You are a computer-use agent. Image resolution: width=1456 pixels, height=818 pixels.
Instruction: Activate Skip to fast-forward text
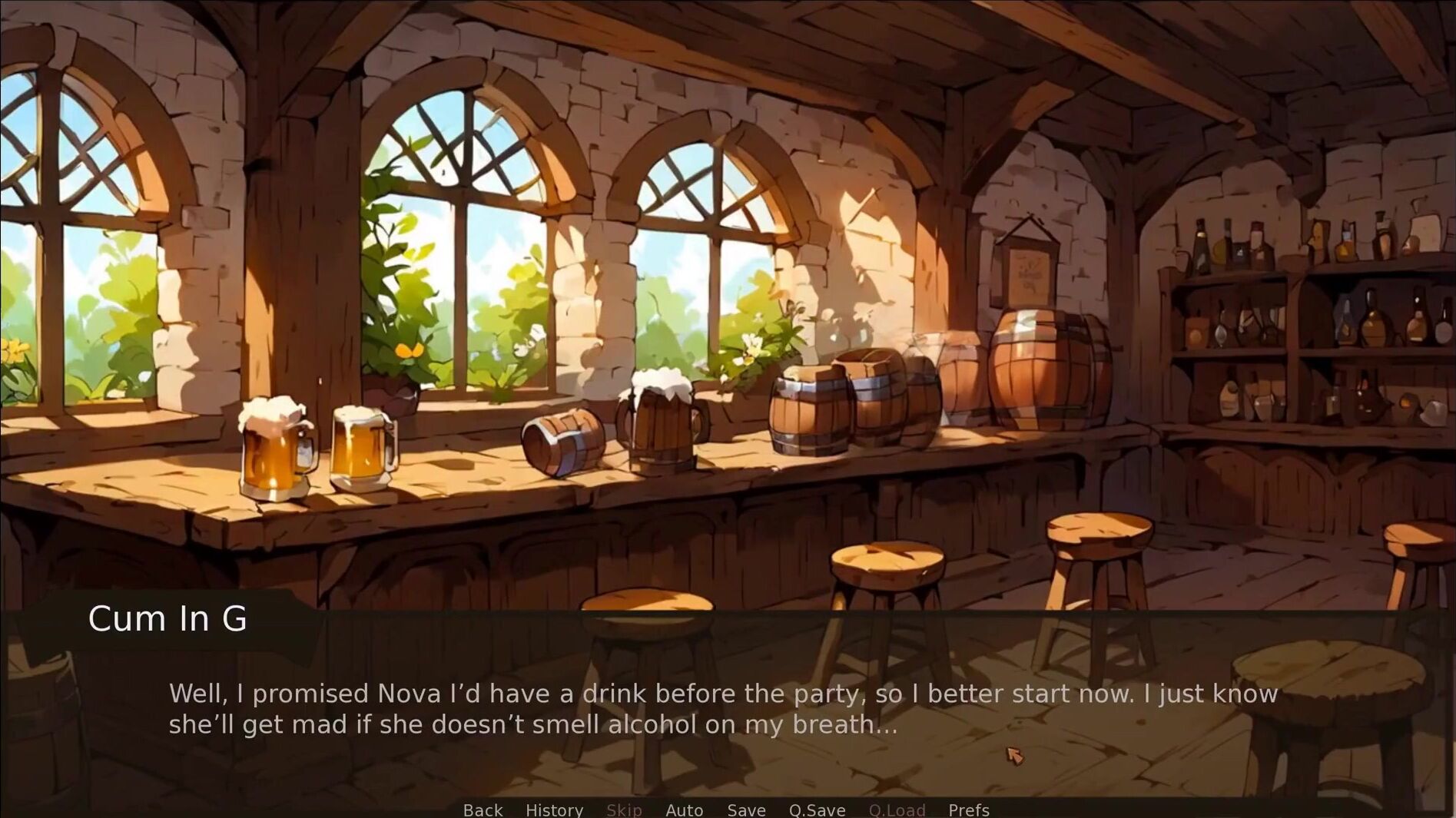point(623,810)
